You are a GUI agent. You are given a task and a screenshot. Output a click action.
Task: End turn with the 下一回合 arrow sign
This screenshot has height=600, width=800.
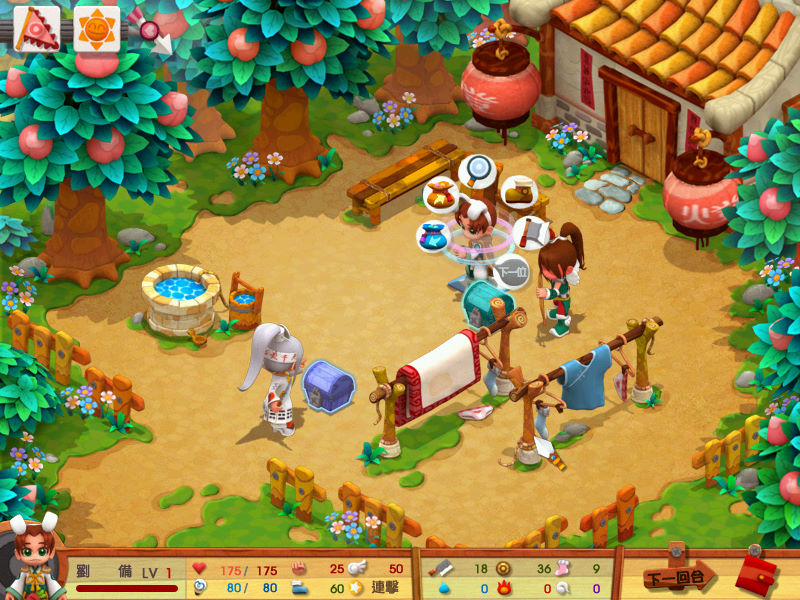click(x=679, y=576)
